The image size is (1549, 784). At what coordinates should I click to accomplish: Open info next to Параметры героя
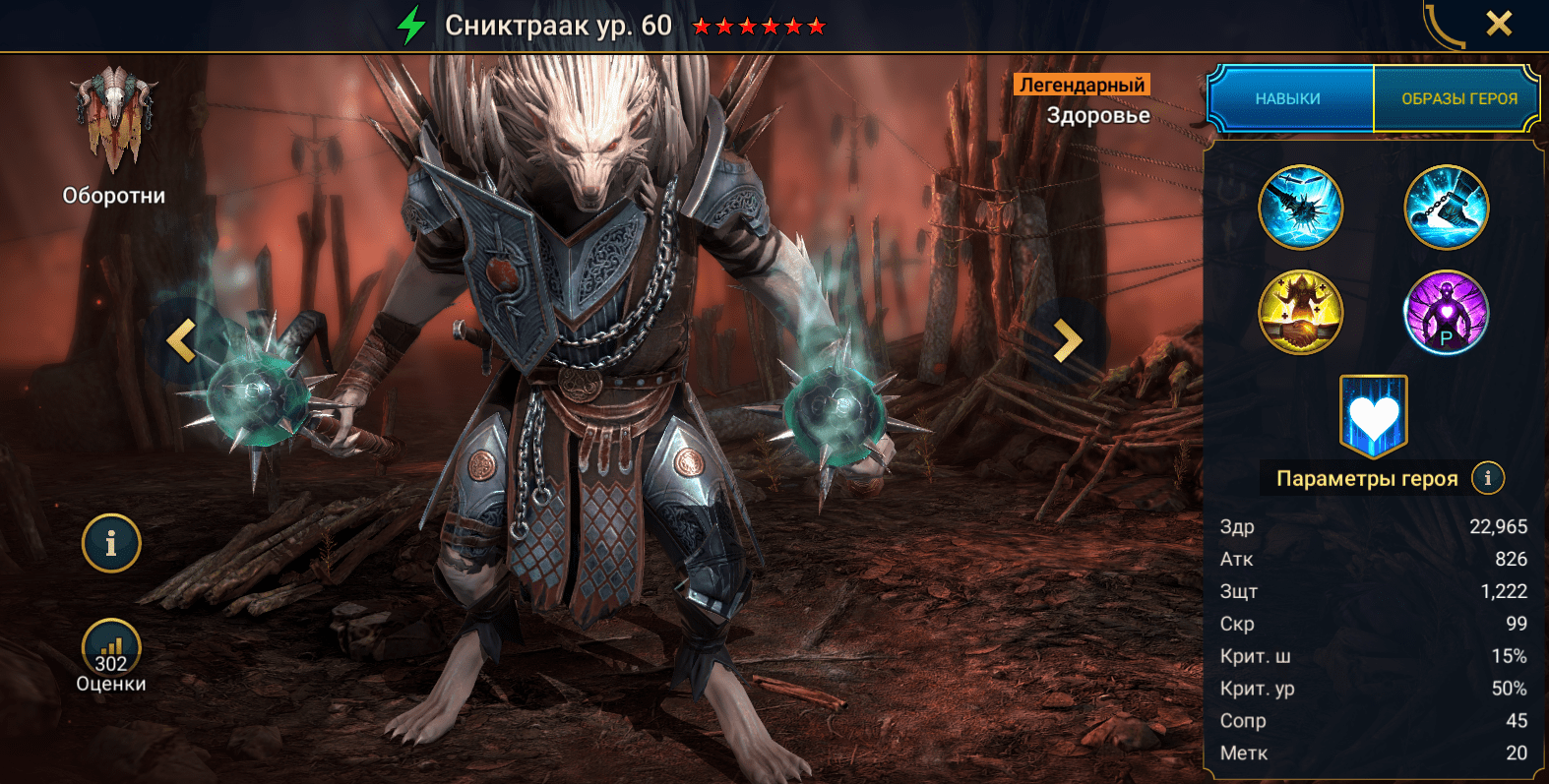click(1487, 478)
